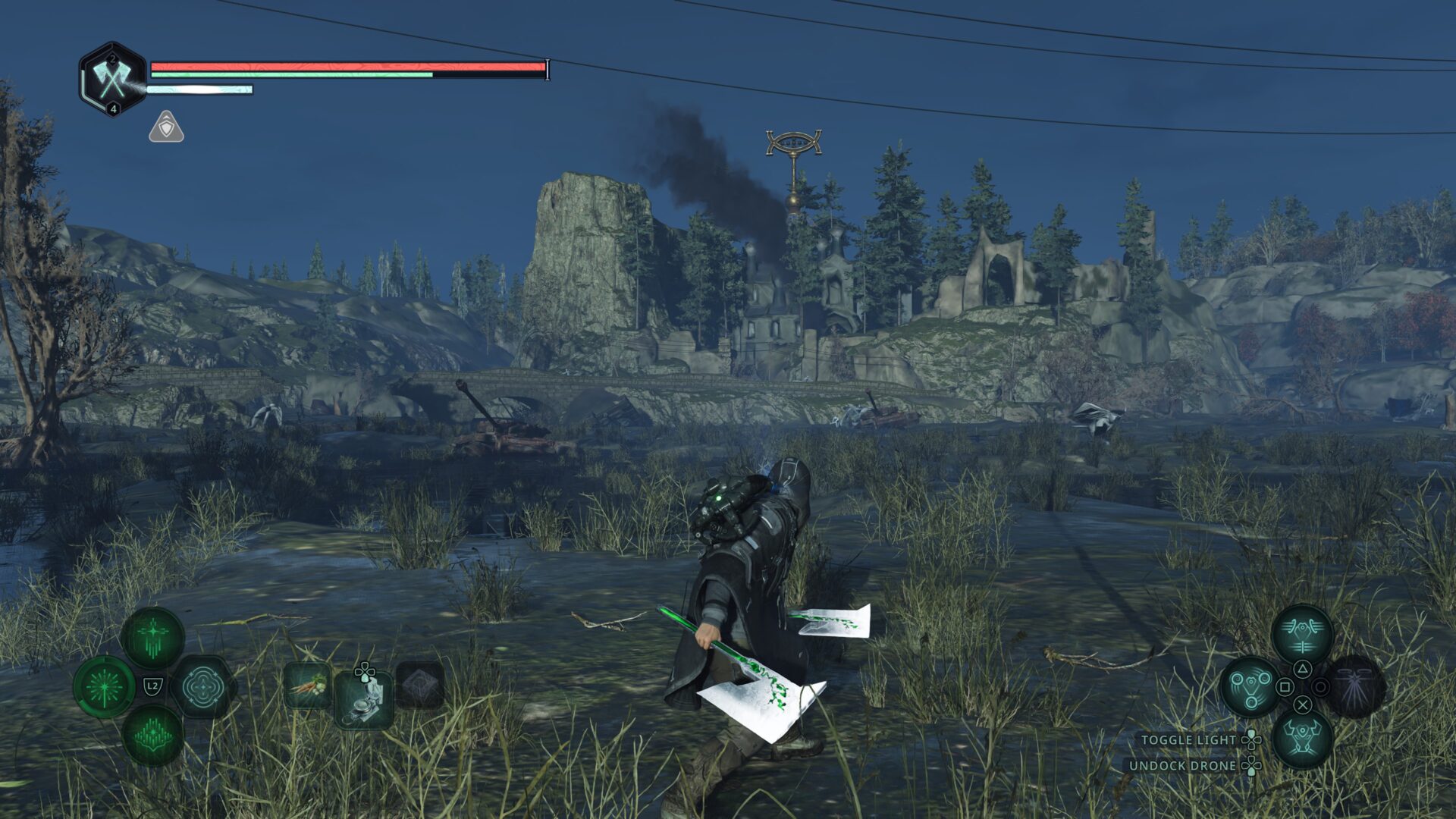
Task: Select the dimmed drone light-burst ability
Action: [1354, 687]
